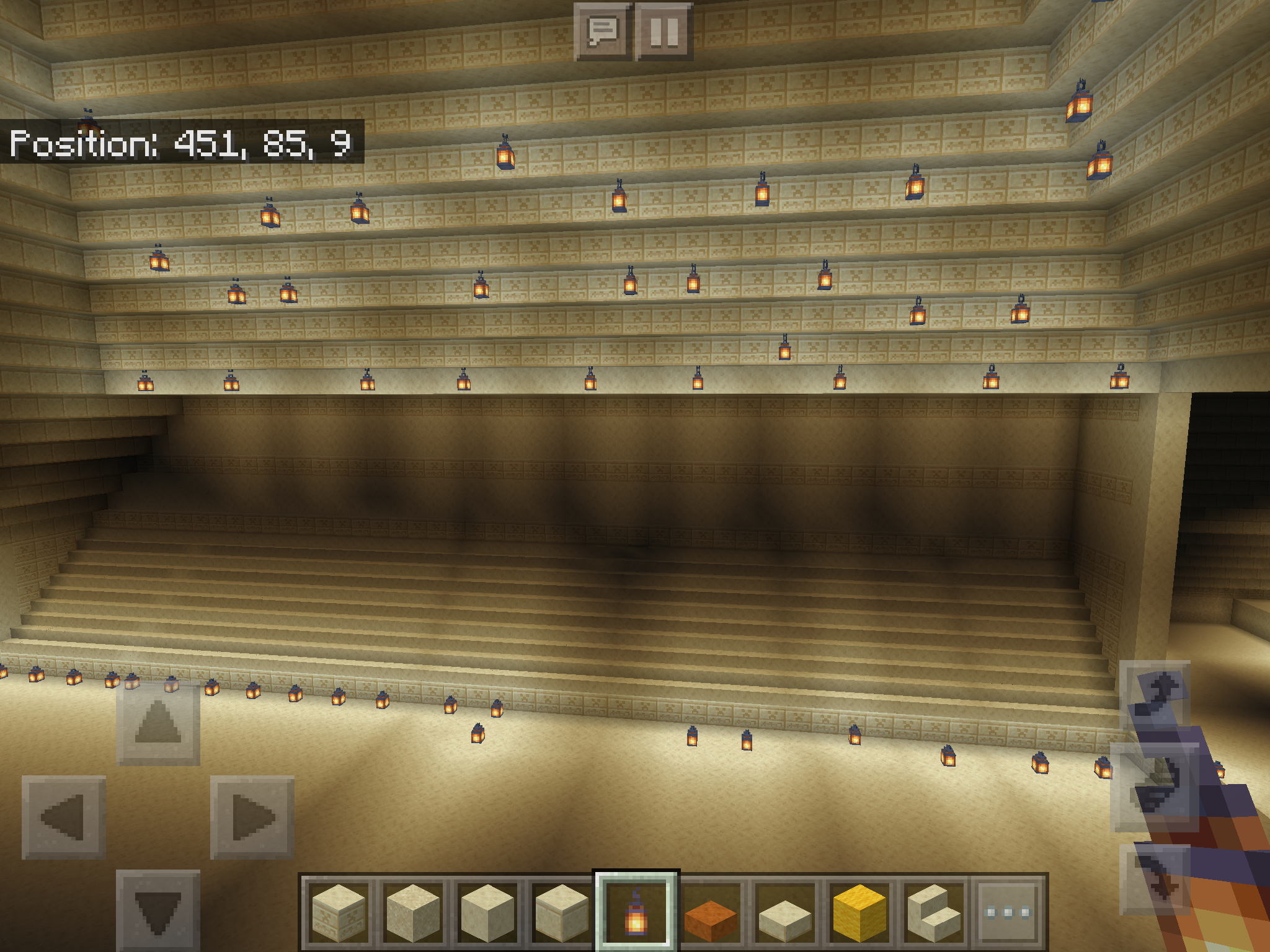This screenshot has height=952, width=1270.
Task: Tap the D-pad right arrow
Action: (x=252, y=817)
